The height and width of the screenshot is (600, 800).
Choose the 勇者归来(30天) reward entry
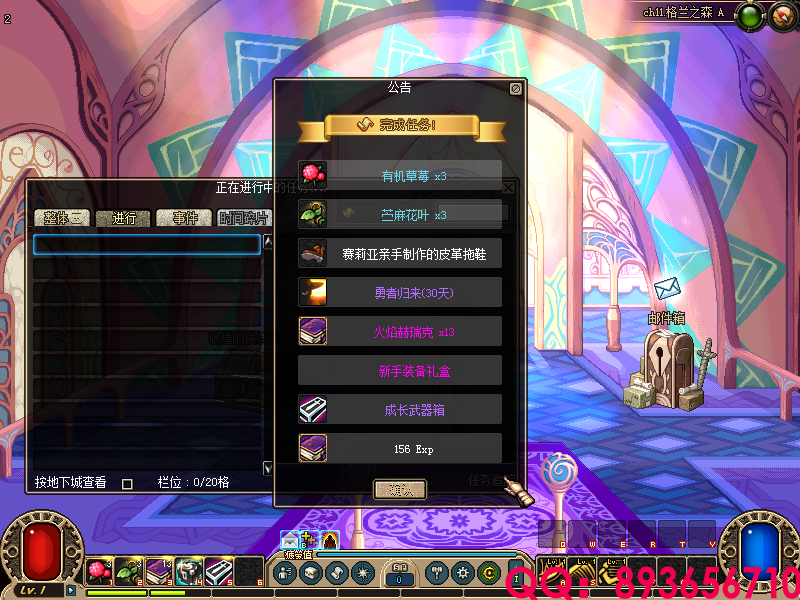400,292
